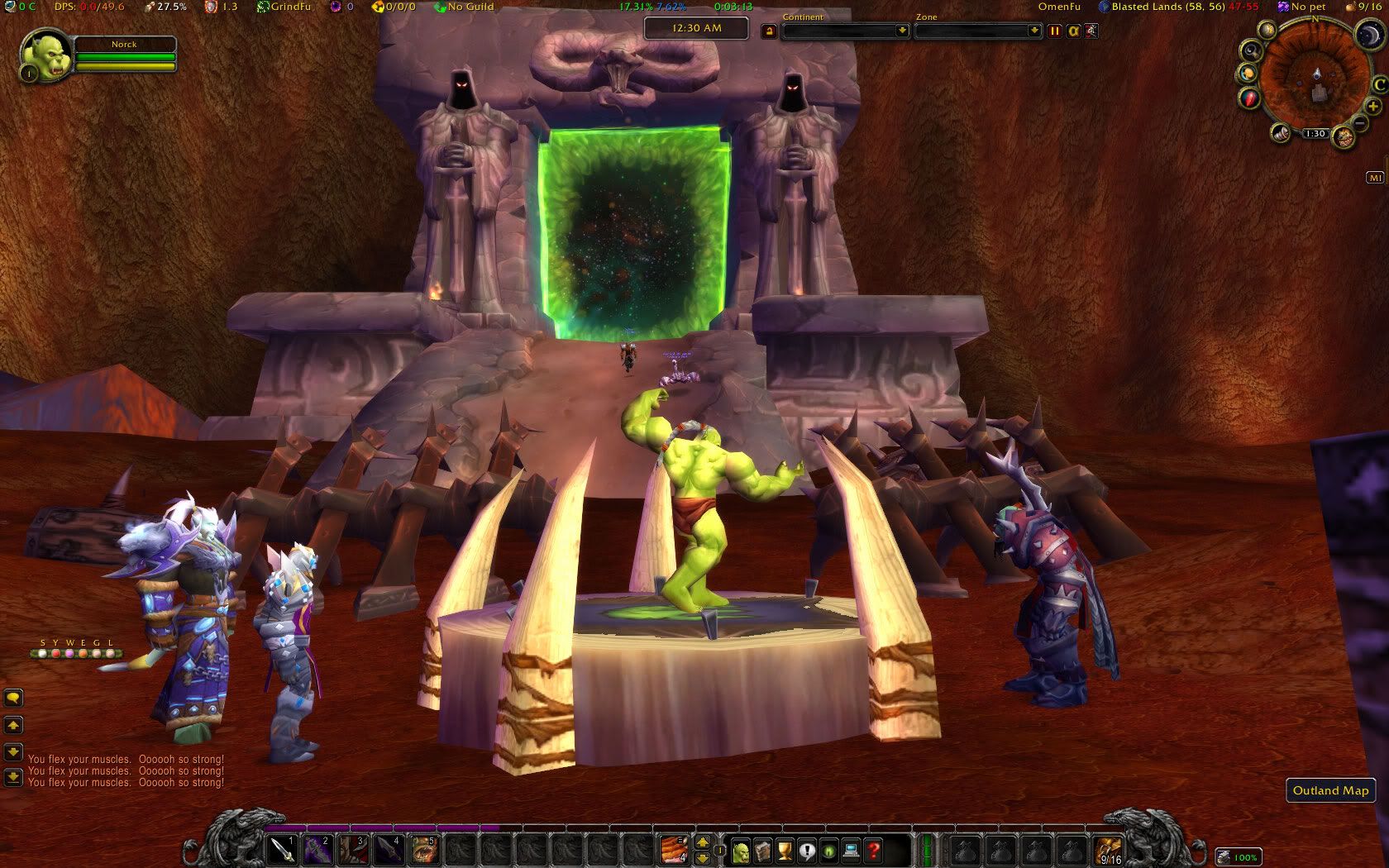Use the purple weapon ability in slot 2
Viewport: 1389px width, 868px height.
pyautogui.click(x=318, y=849)
